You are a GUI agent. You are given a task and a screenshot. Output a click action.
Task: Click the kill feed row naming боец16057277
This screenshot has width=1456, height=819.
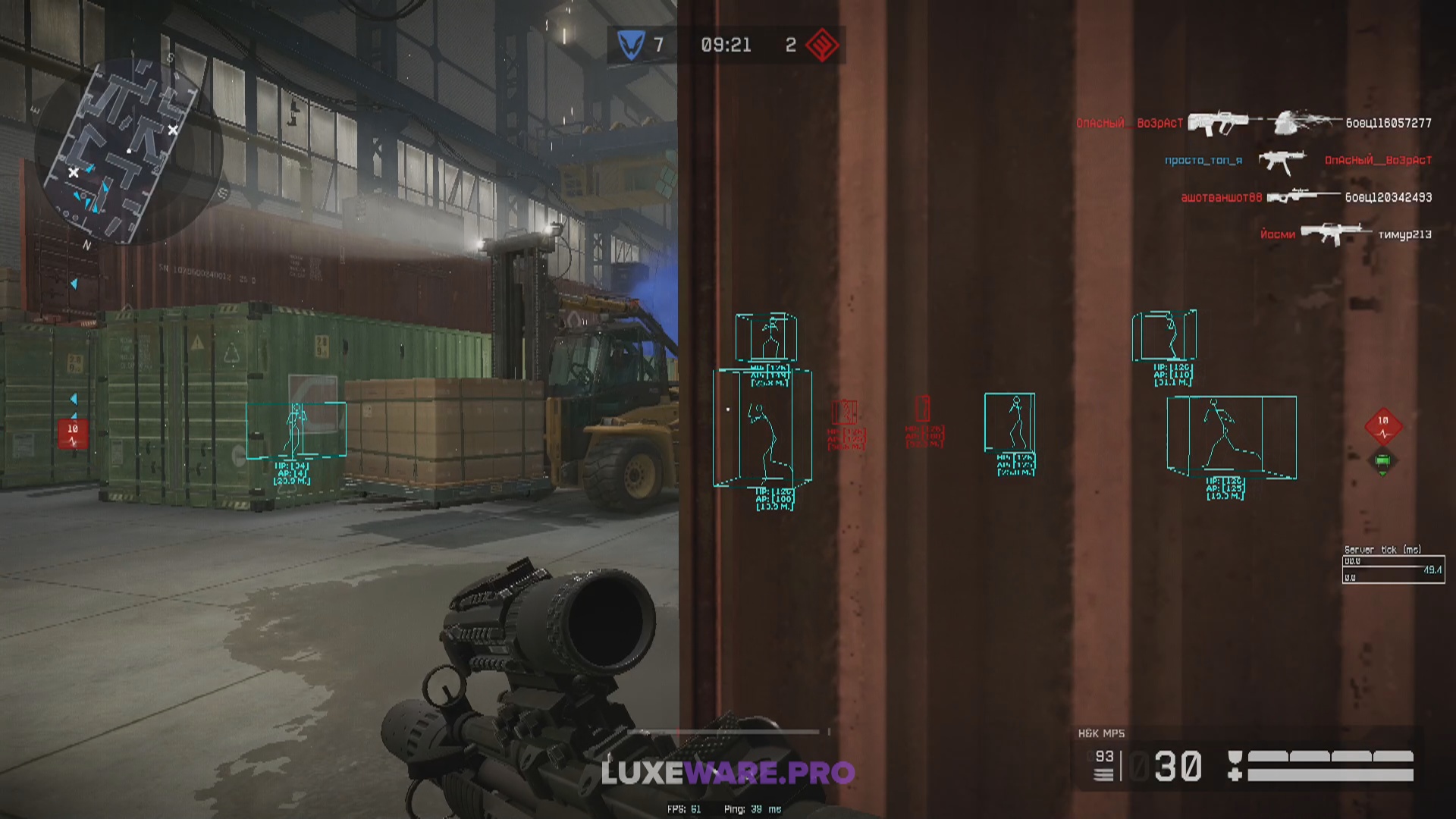point(1254,123)
